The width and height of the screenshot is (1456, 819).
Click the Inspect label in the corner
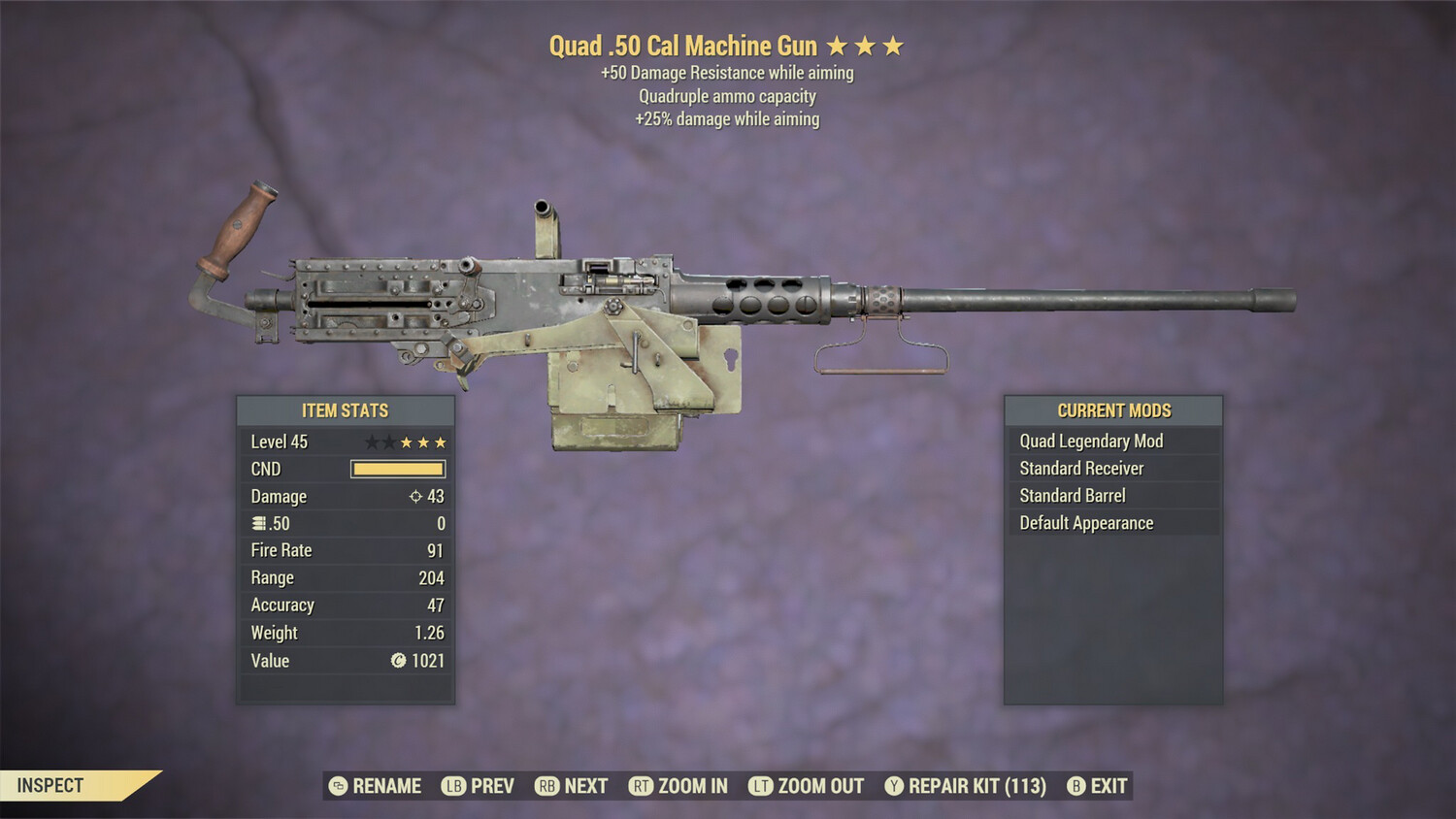pos(50,785)
